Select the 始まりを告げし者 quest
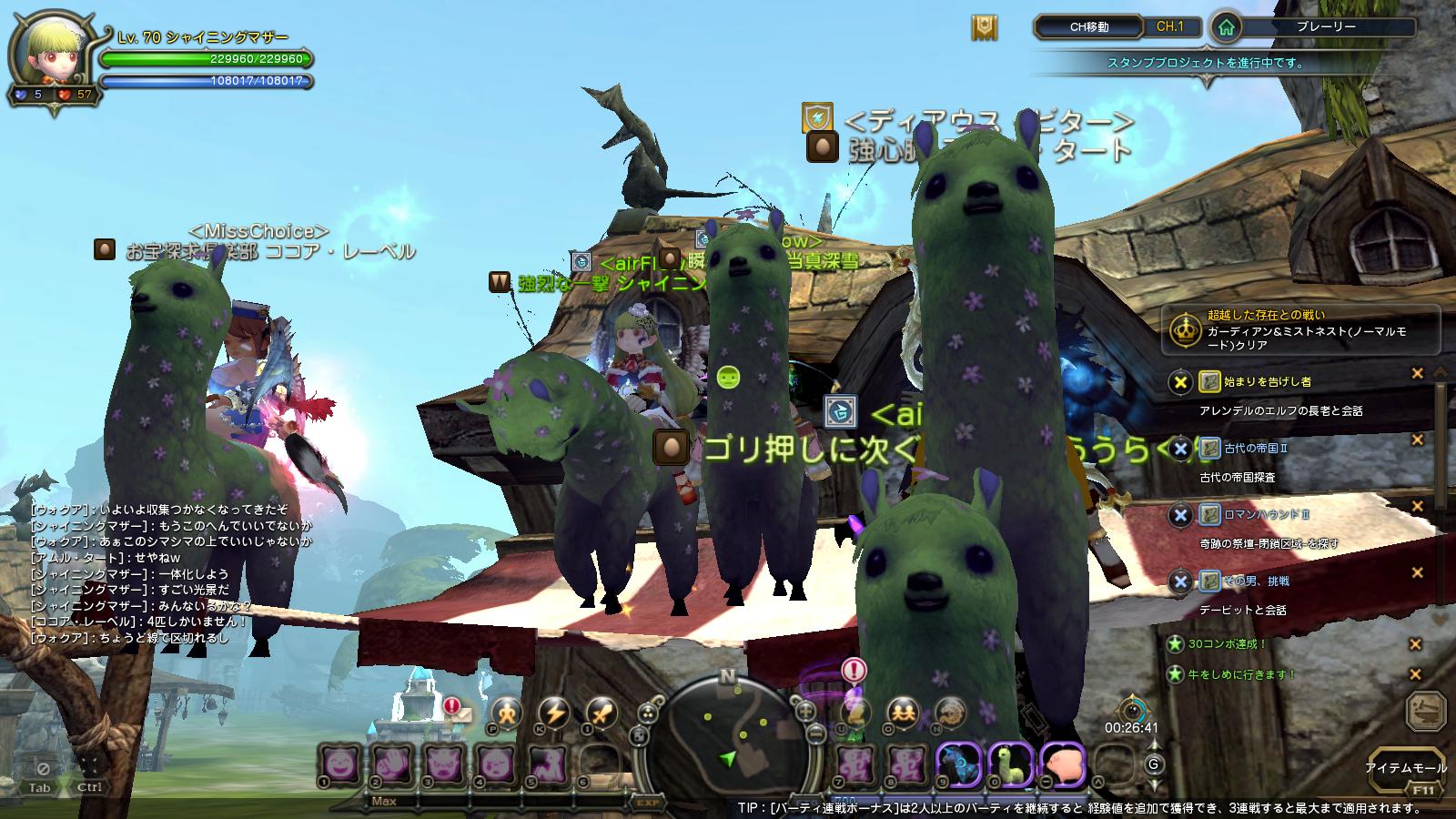This screenshot has height=819, width=1456. (1254, 381)
